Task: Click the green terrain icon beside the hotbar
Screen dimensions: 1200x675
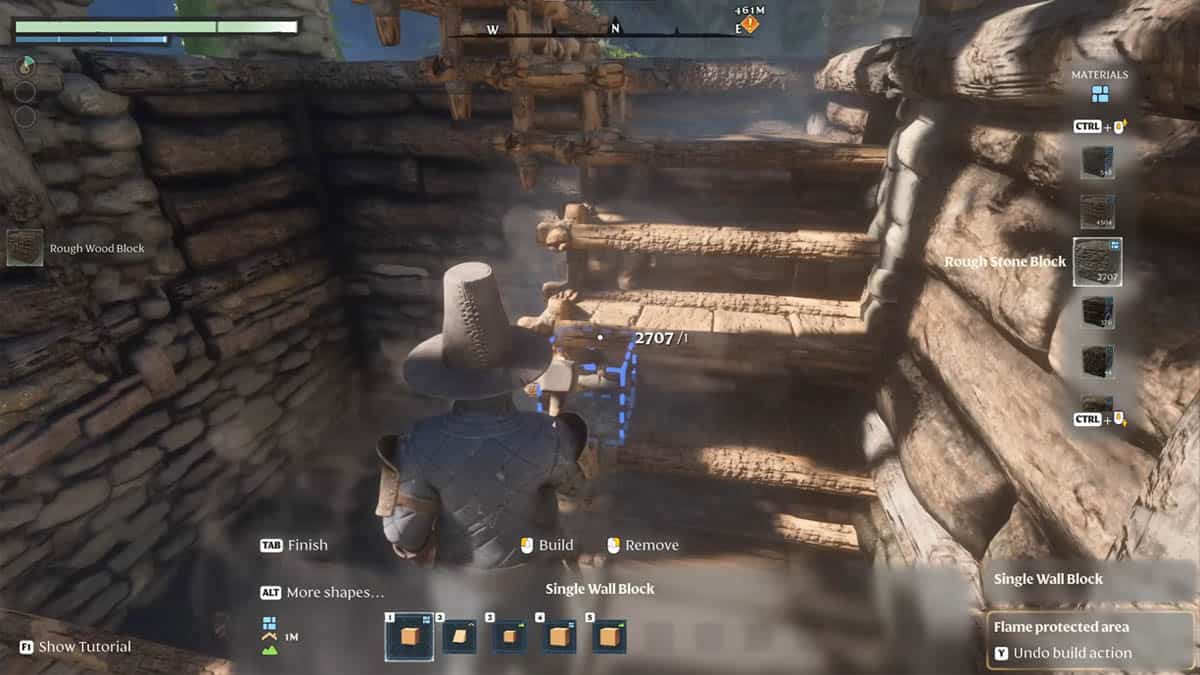Action: click(x=269, y=650)
